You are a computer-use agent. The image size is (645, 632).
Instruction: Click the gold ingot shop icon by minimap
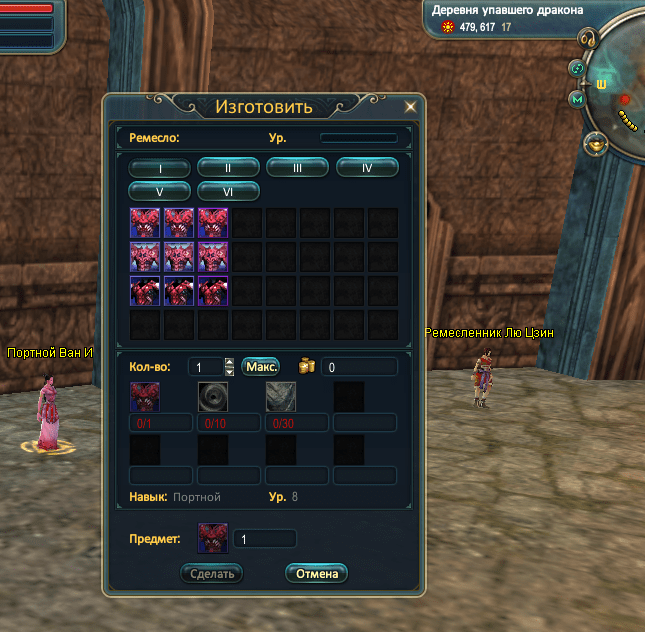598,145
